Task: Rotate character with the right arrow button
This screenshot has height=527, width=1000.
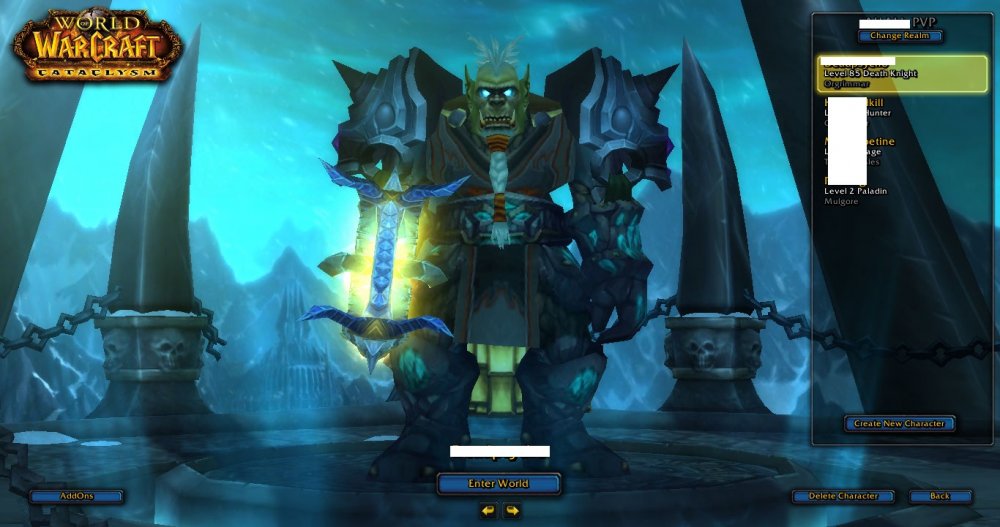Action: pyautogui.click(x=511, y=511)
